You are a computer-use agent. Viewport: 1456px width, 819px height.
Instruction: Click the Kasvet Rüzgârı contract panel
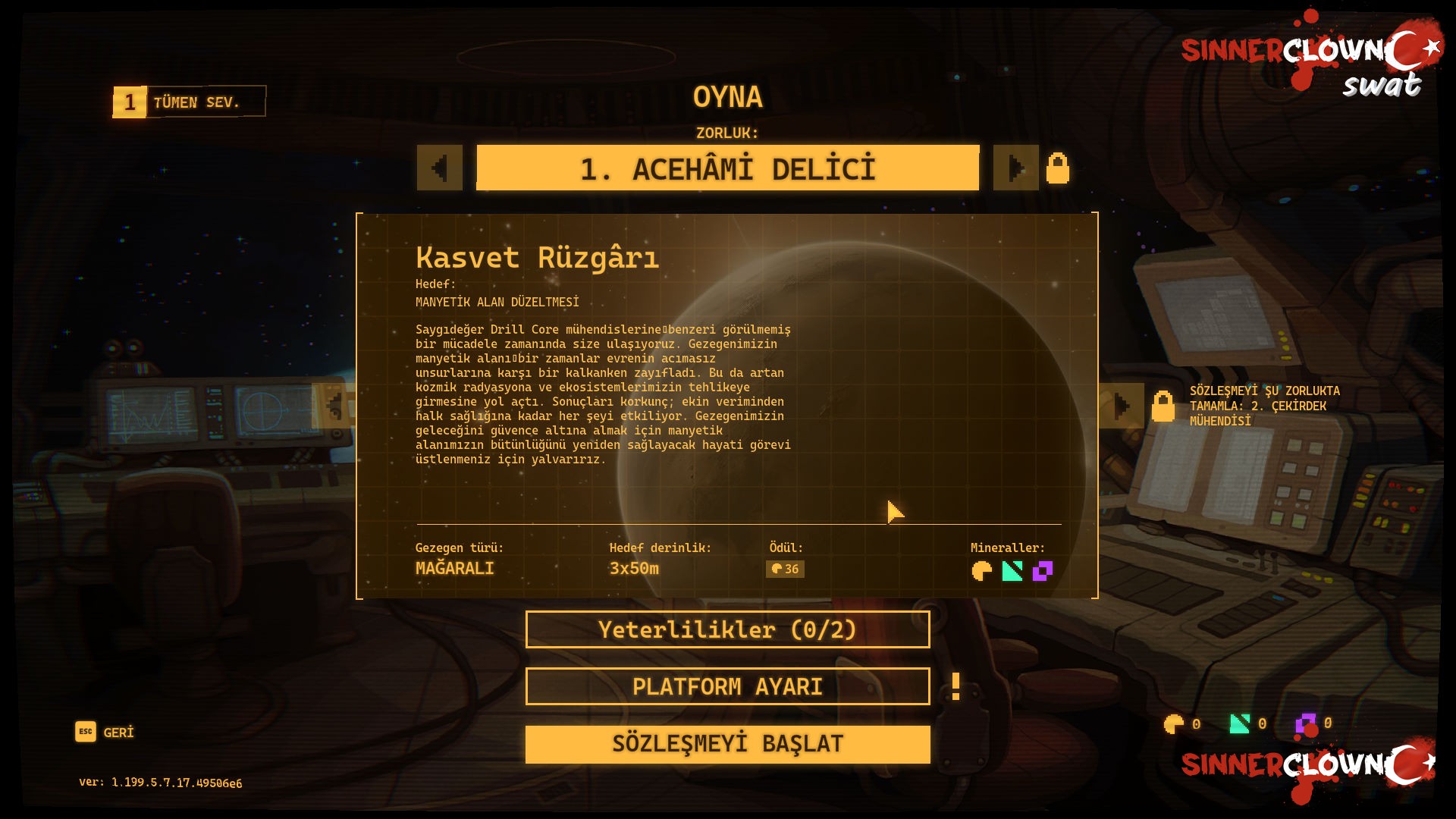(727, 406)
